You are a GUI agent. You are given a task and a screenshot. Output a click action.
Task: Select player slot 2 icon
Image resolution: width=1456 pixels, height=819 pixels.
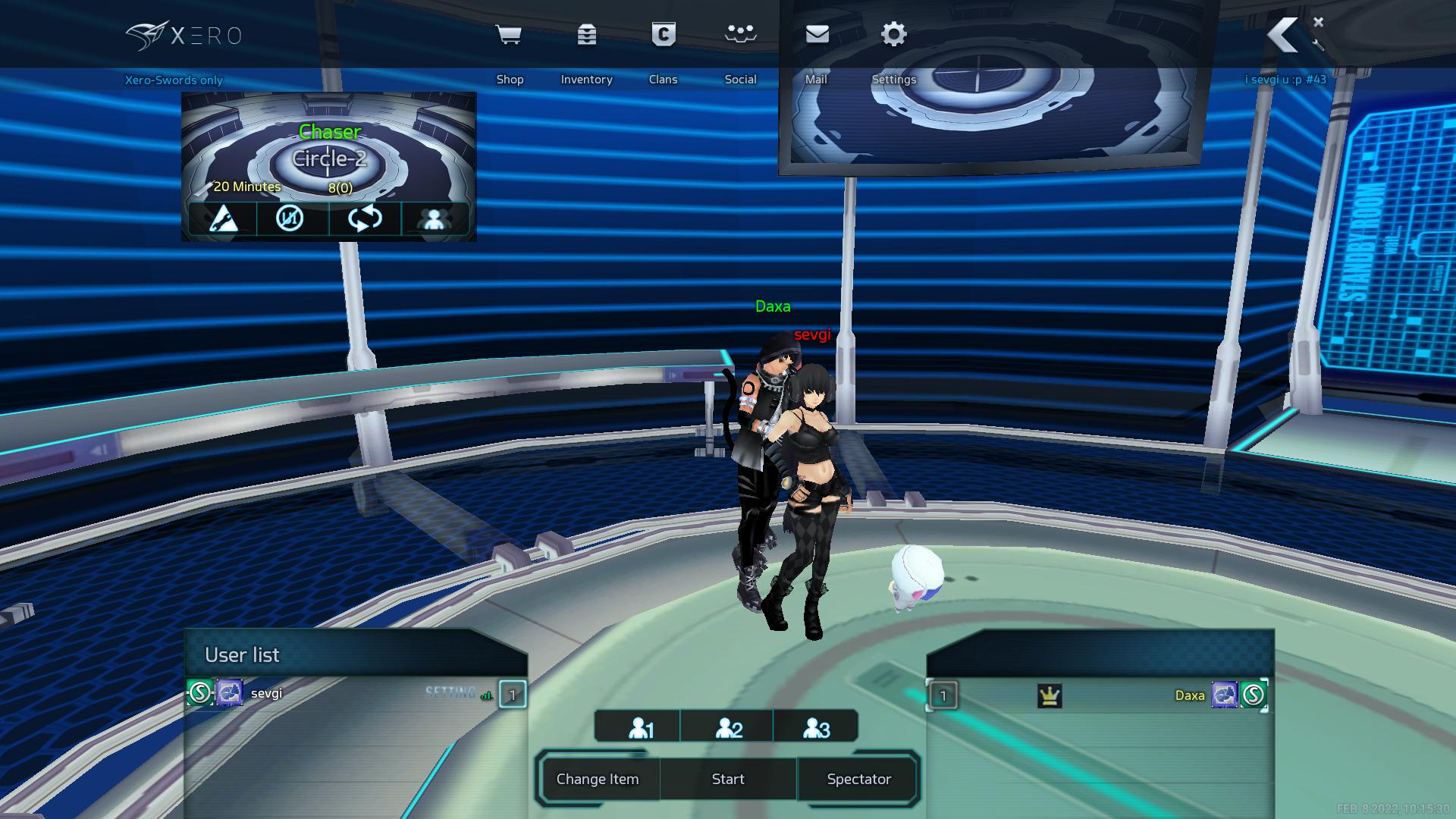point(728,728)
